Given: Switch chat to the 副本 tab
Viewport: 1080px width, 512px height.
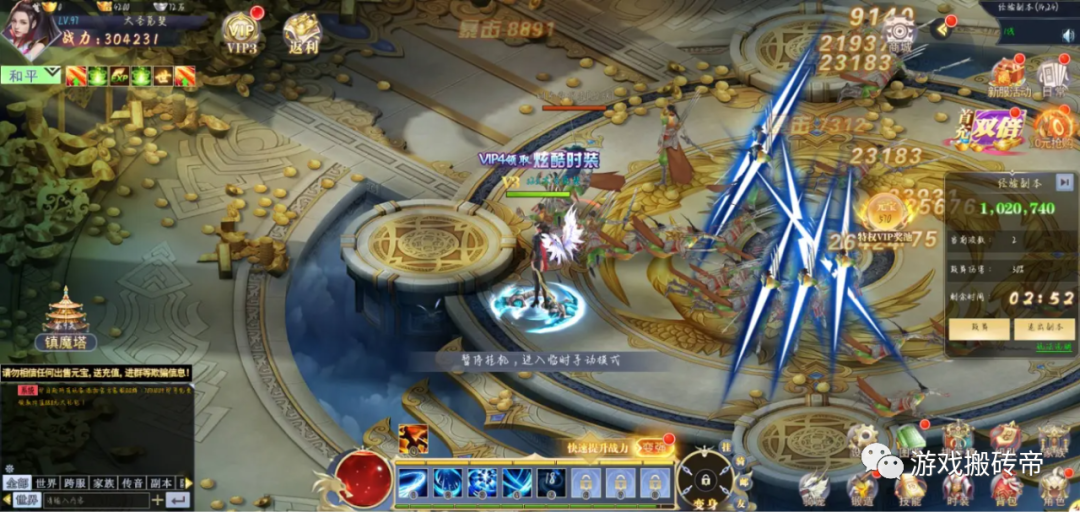Looking at the screenshot, I should click(161, 482).
